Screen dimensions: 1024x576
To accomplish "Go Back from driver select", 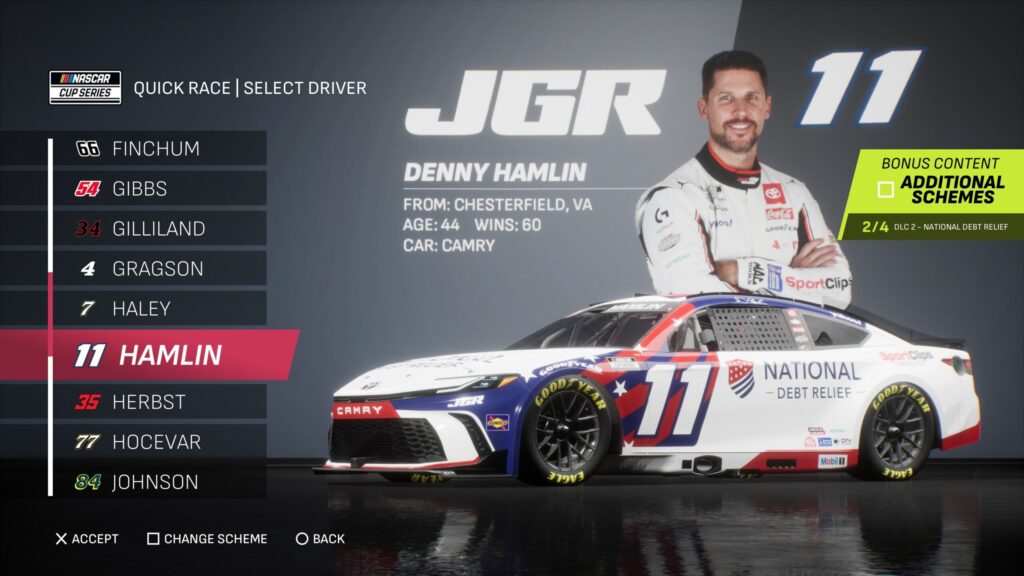I will click(320, 539).
